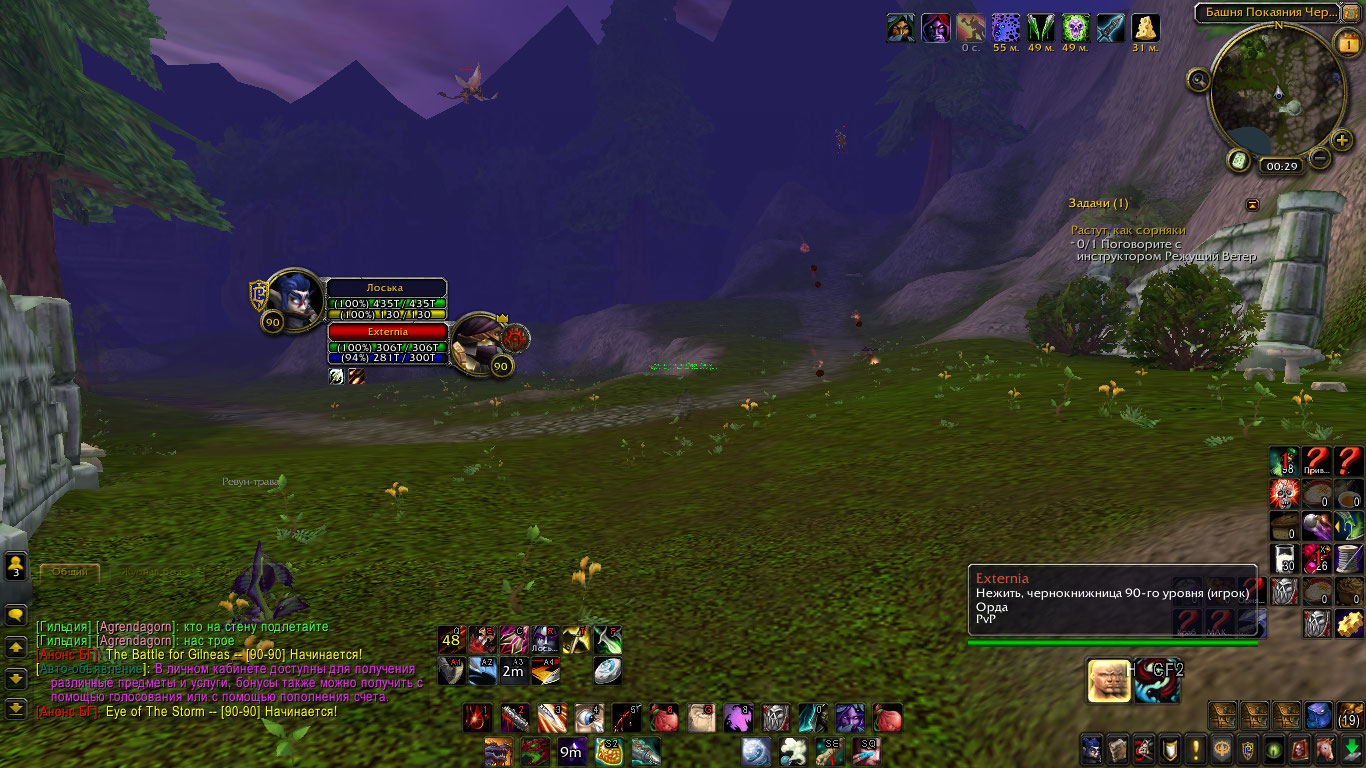
Task: Open the "Общий" chat tab
Action: point(70,572)
